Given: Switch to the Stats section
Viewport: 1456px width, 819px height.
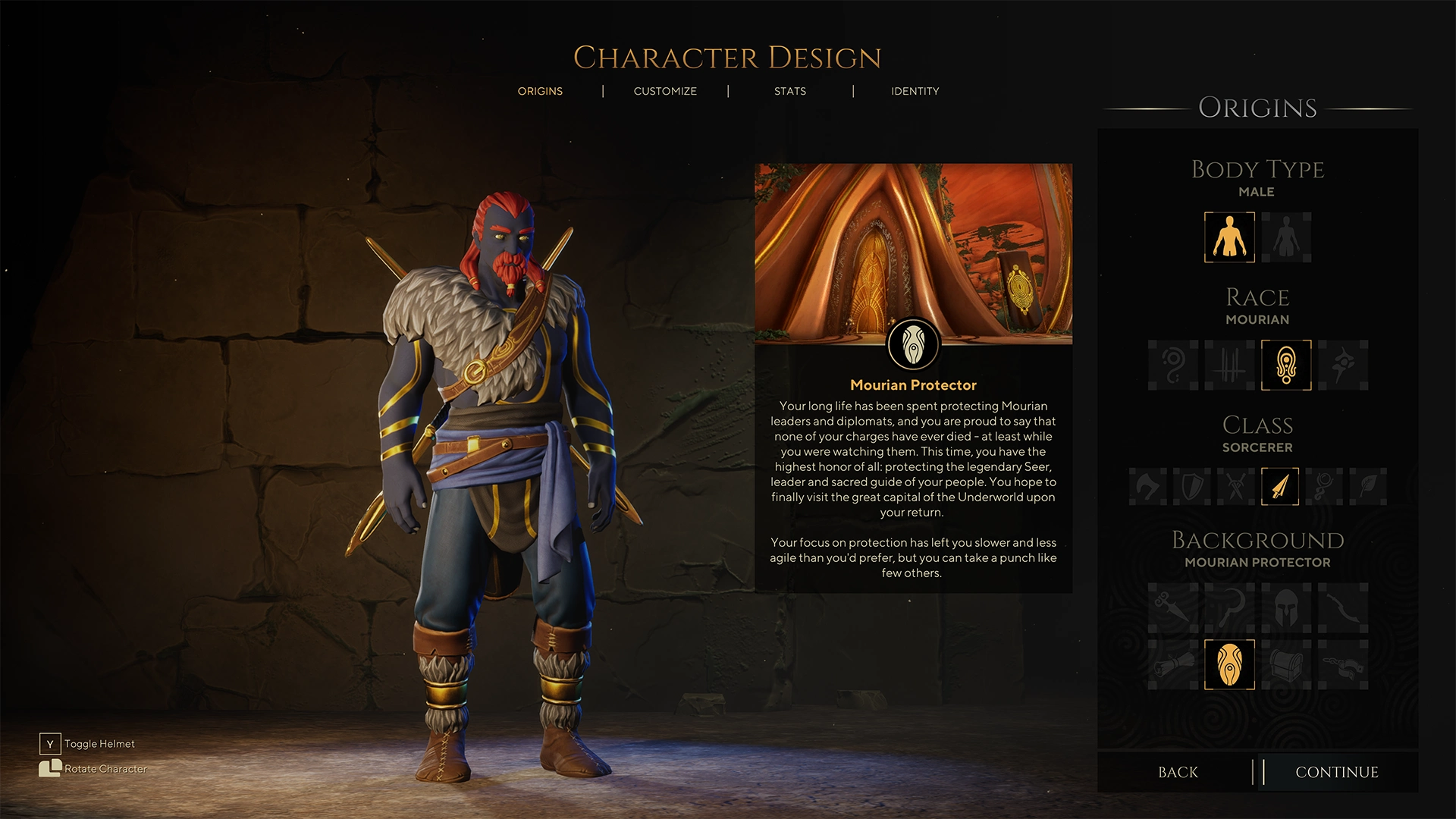Looking at the screenshot, I should 789,91.
